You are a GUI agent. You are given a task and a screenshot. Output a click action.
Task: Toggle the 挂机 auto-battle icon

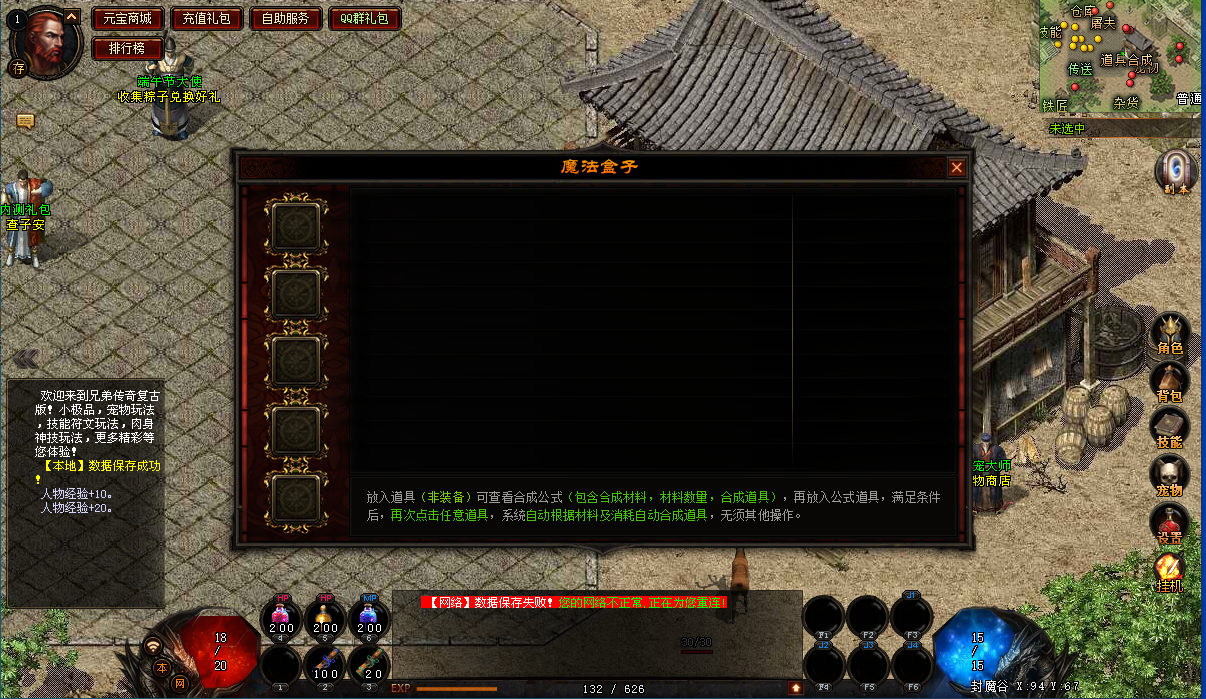click(x=1169, y=570)
